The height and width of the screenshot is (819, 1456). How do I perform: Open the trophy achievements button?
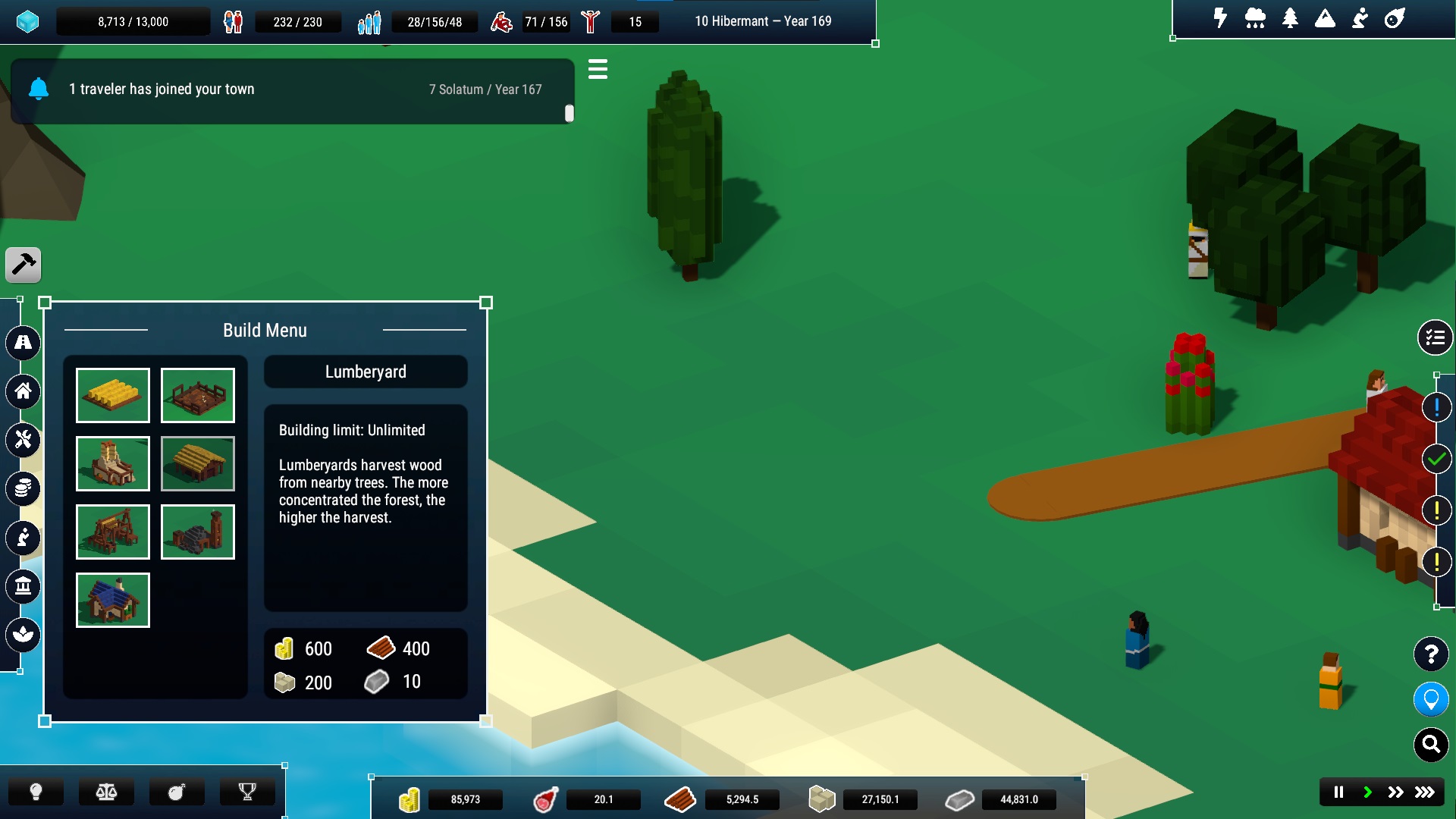[x=247, y=792]
